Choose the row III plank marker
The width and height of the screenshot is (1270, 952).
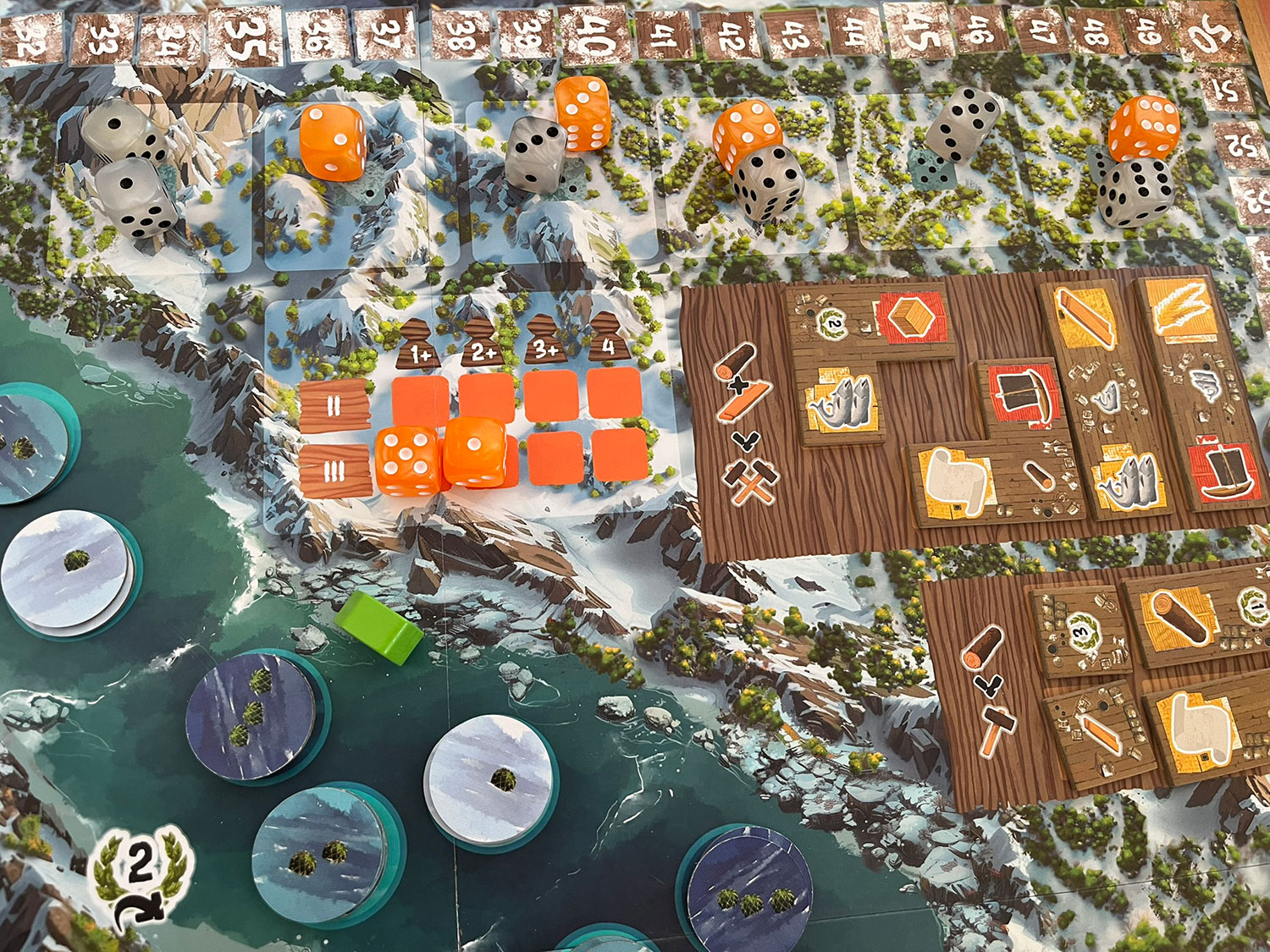point(335,470)
